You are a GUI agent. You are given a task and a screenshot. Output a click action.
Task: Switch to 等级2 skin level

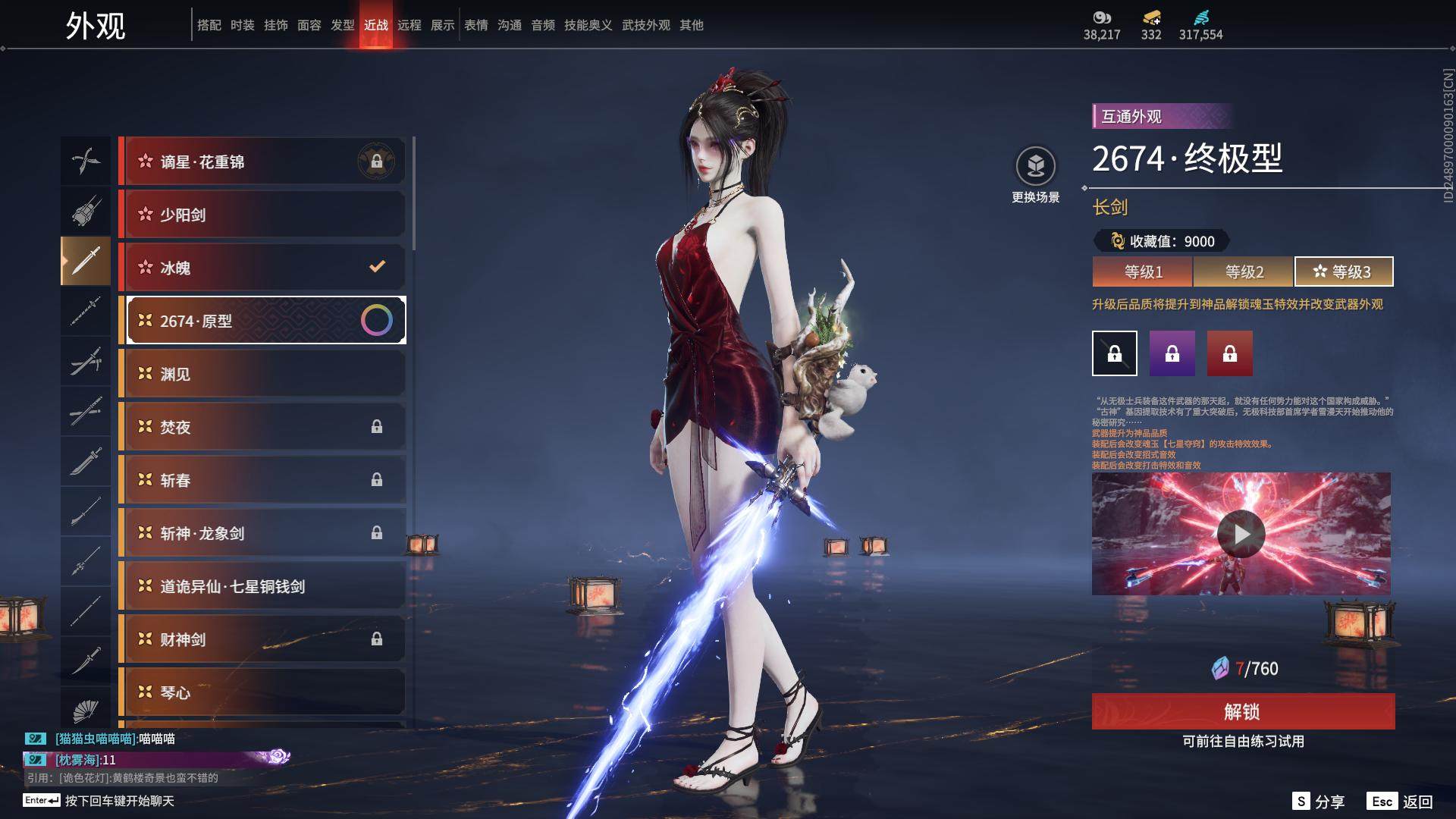(x=1244, y=271)
